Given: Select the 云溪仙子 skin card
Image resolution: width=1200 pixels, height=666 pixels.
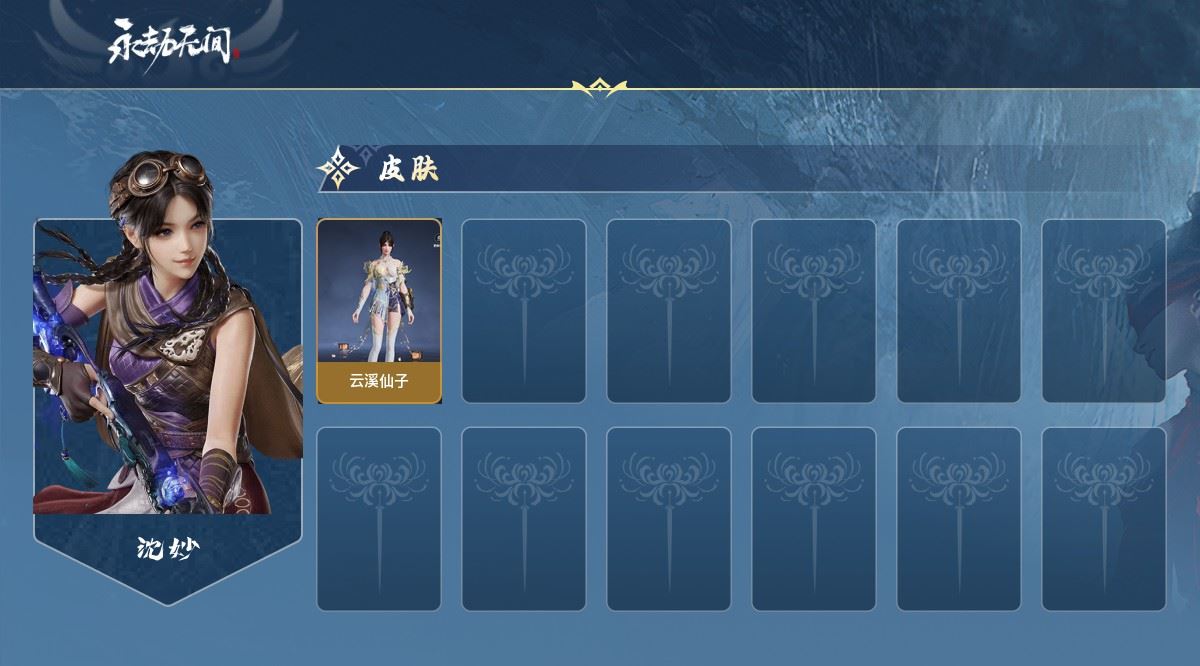Looking at the screenshot, I should pos(379,311).
